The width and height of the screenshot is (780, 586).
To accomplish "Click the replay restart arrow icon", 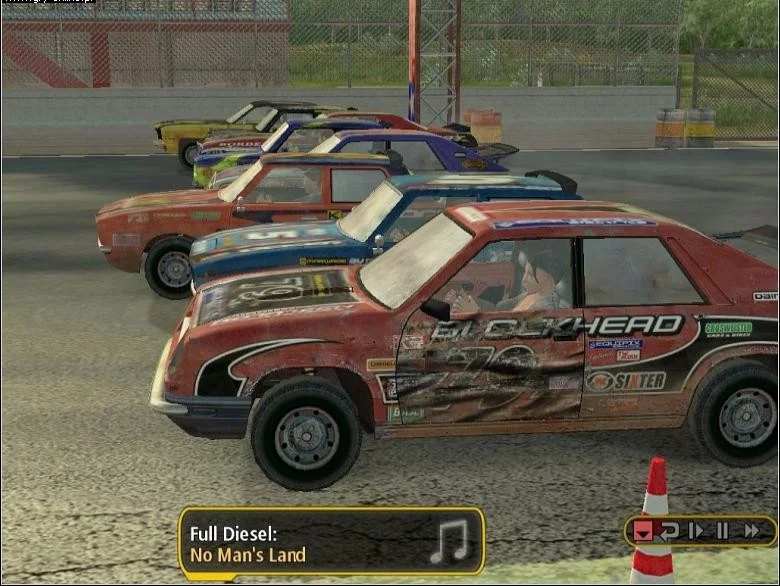I will (669, 531).
